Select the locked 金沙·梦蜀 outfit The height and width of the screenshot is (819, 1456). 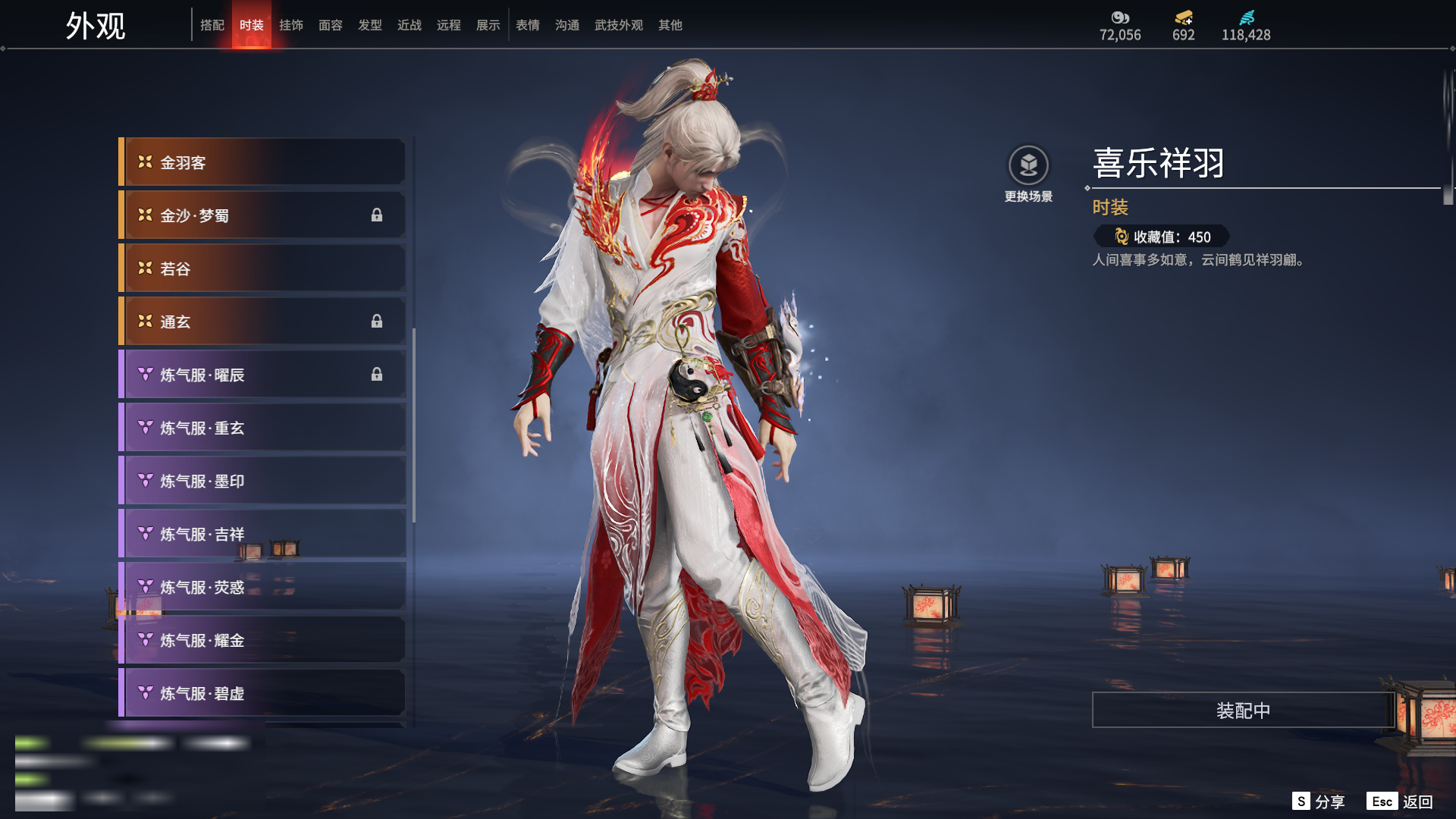tap(262, 215)
